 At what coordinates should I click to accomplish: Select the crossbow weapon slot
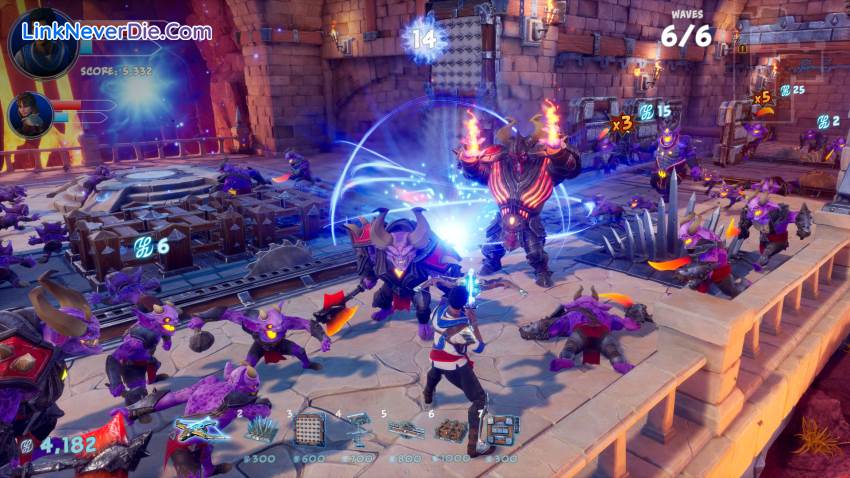(x=201, y=429)
